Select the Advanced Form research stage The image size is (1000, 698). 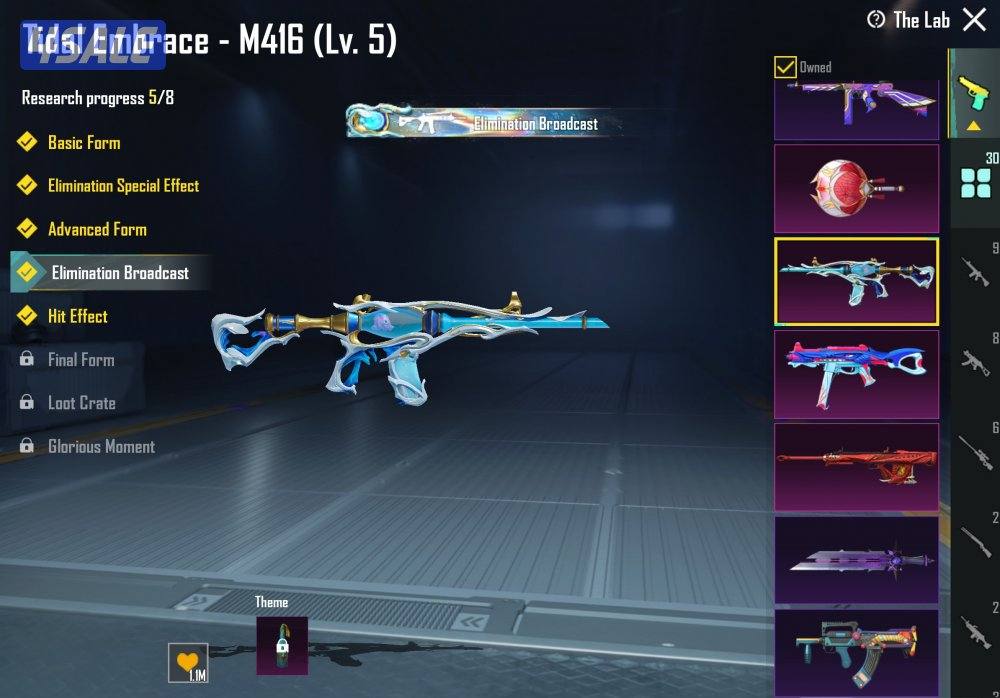pos(97,229)
